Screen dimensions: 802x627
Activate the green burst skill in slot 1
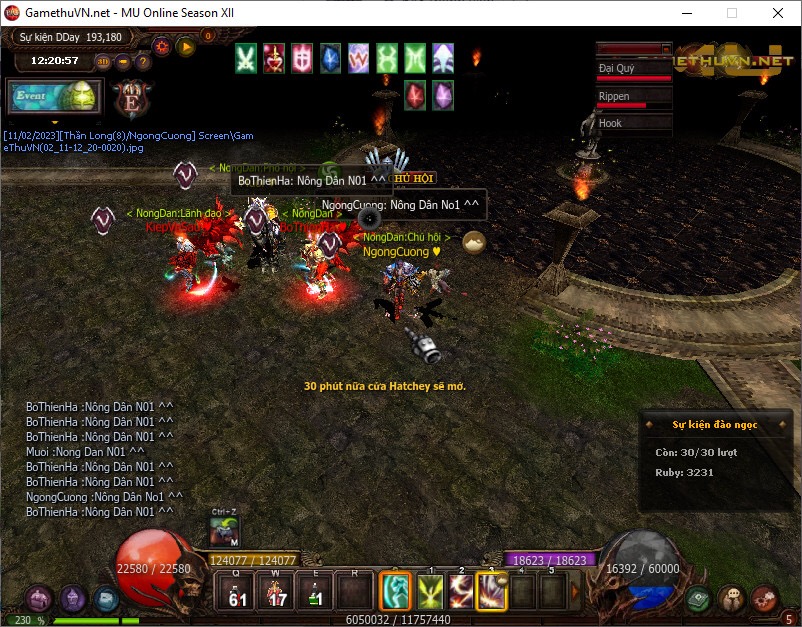[430, 591]
